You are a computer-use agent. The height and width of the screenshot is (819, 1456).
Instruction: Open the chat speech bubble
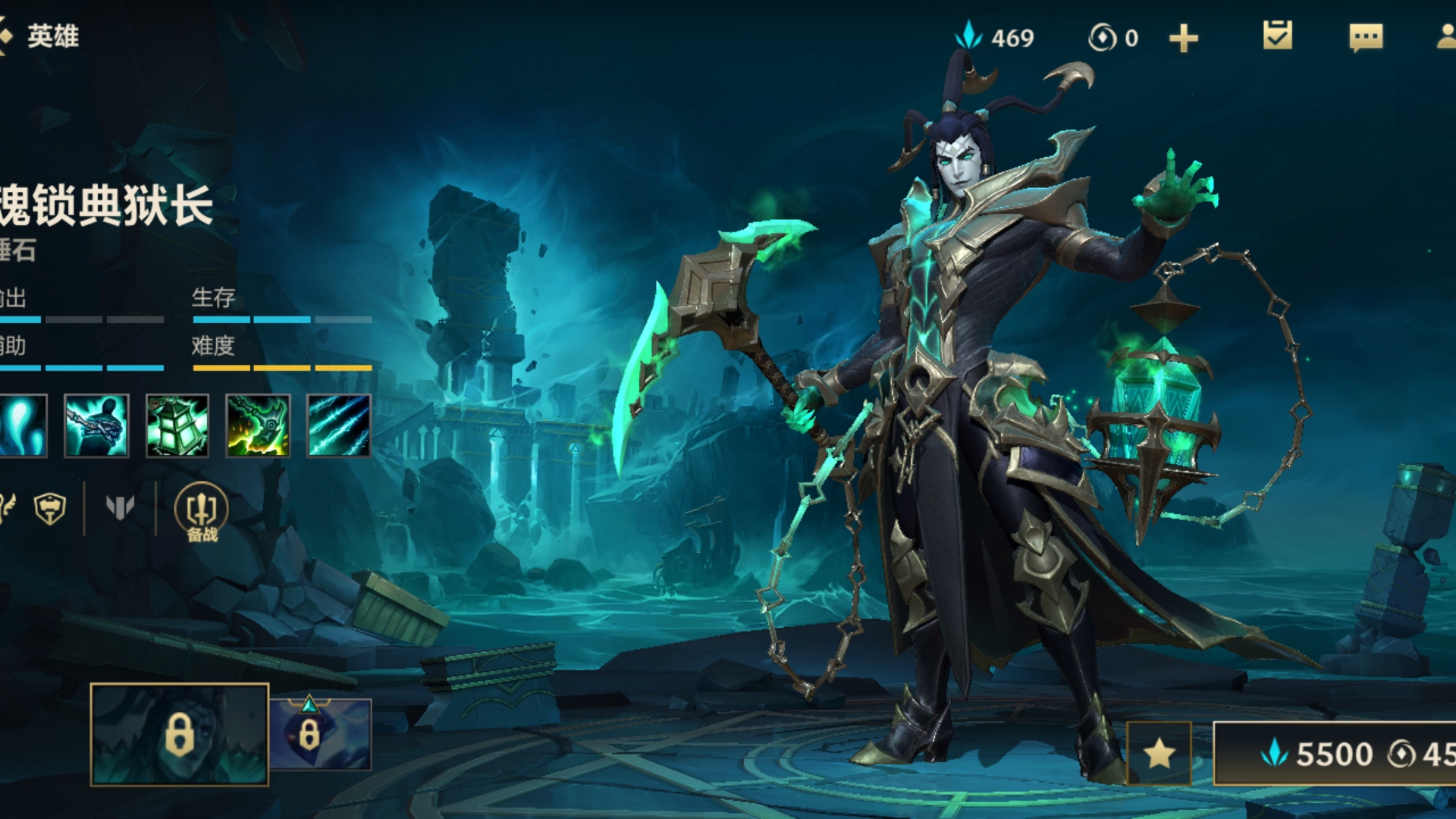[x=1366, y=37]
